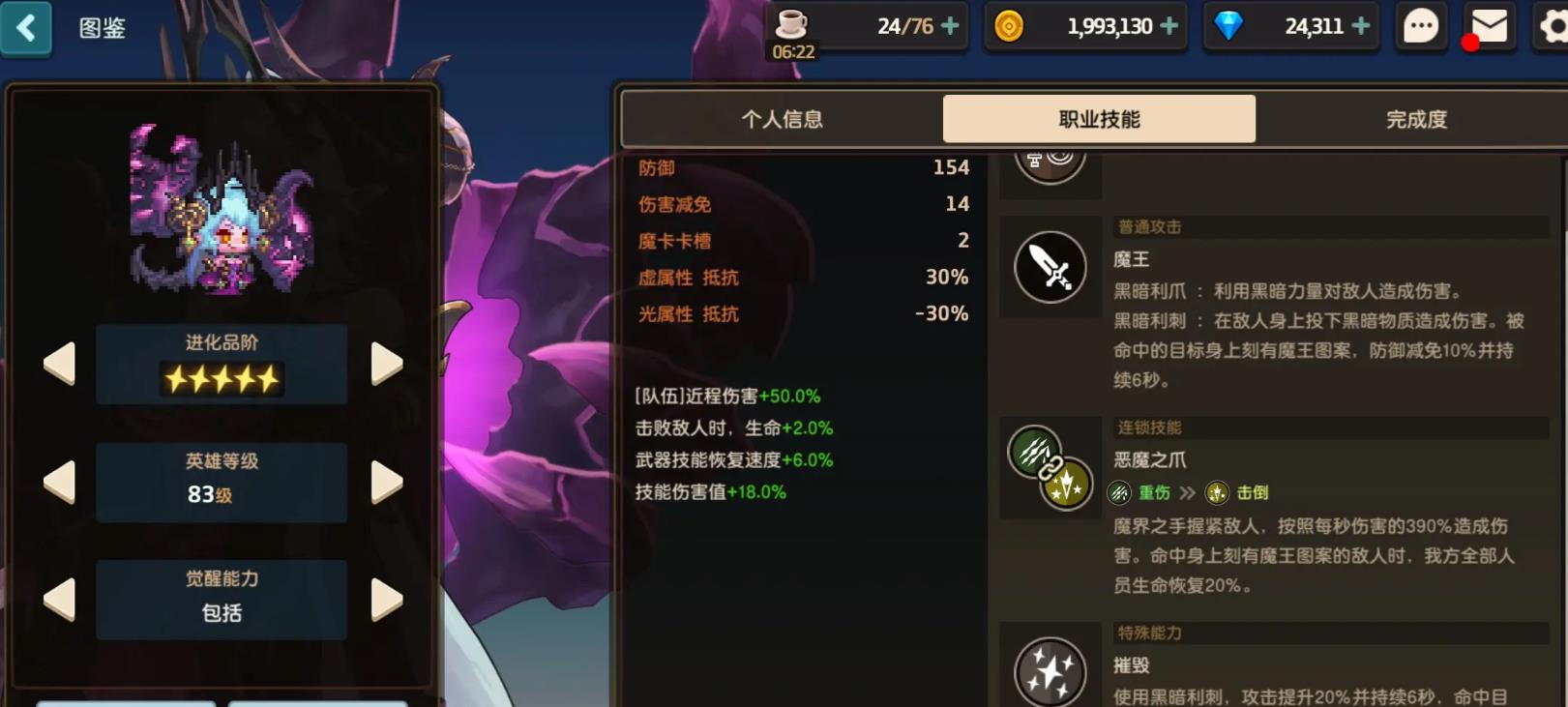Select the 职业技能 tab
The height and width of the screenshot is (707, 1568).
point(1099,118)
